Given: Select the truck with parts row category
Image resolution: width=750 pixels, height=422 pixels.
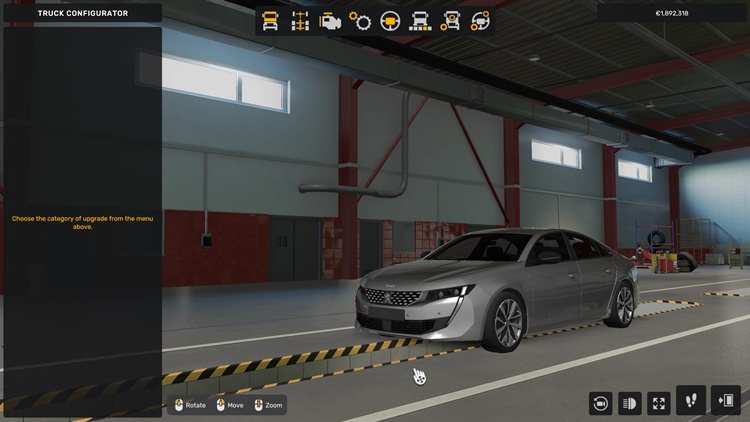Looking at the screenshot, I should click(420, 20).
